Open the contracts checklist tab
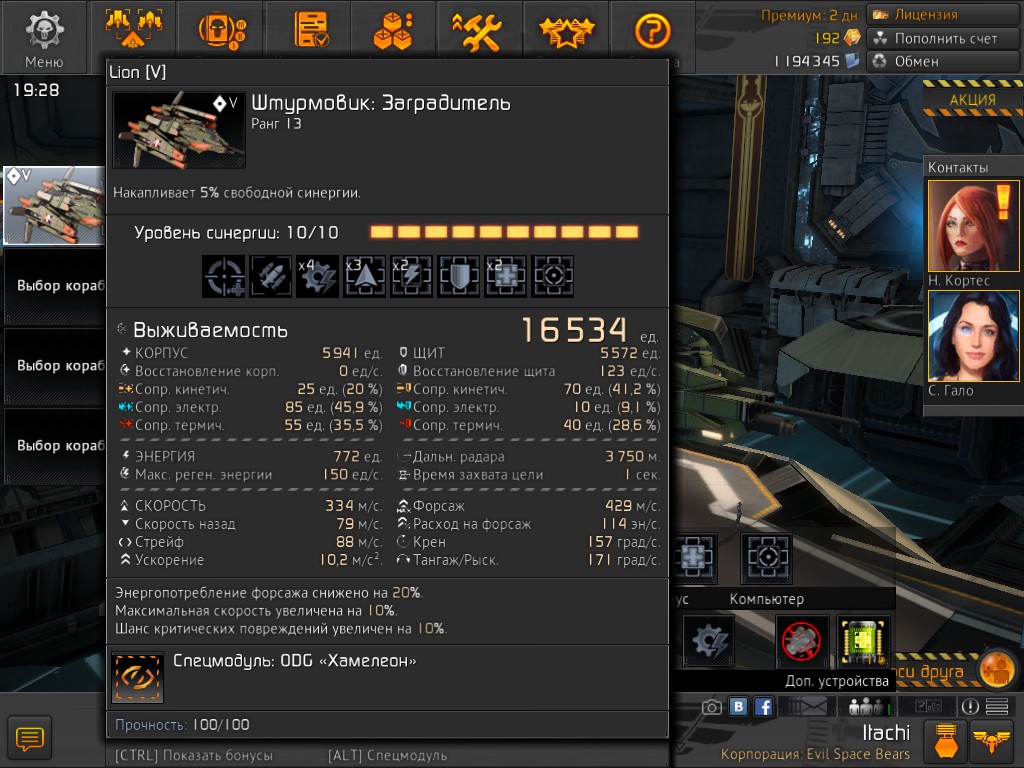 pos(311,30)
